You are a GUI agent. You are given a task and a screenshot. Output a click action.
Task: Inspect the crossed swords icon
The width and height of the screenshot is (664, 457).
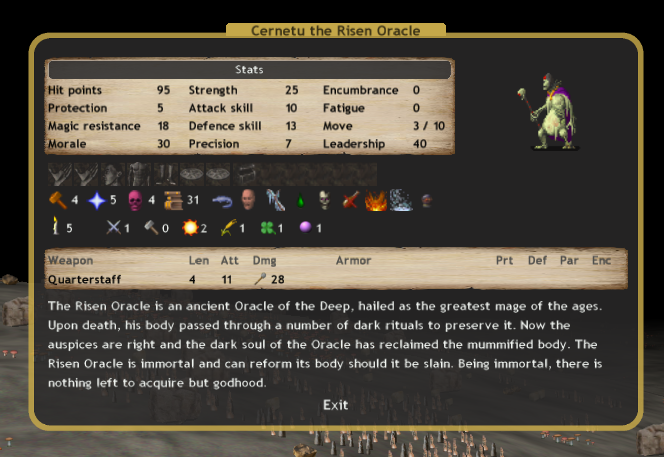point(113,228)
